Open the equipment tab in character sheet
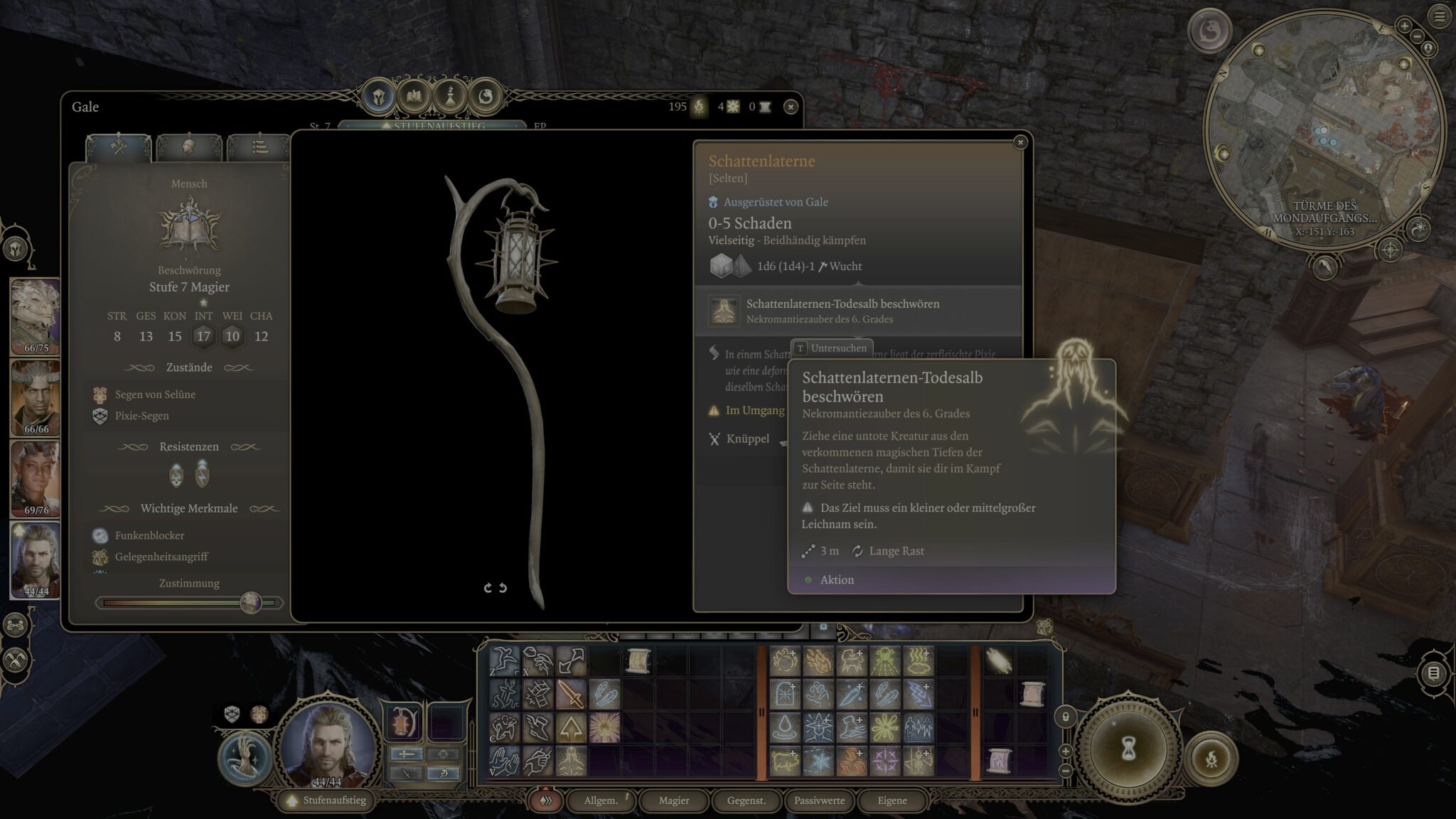Image resolution: width=1456 pixels, height=819 pixels. (x=118, y=146)
